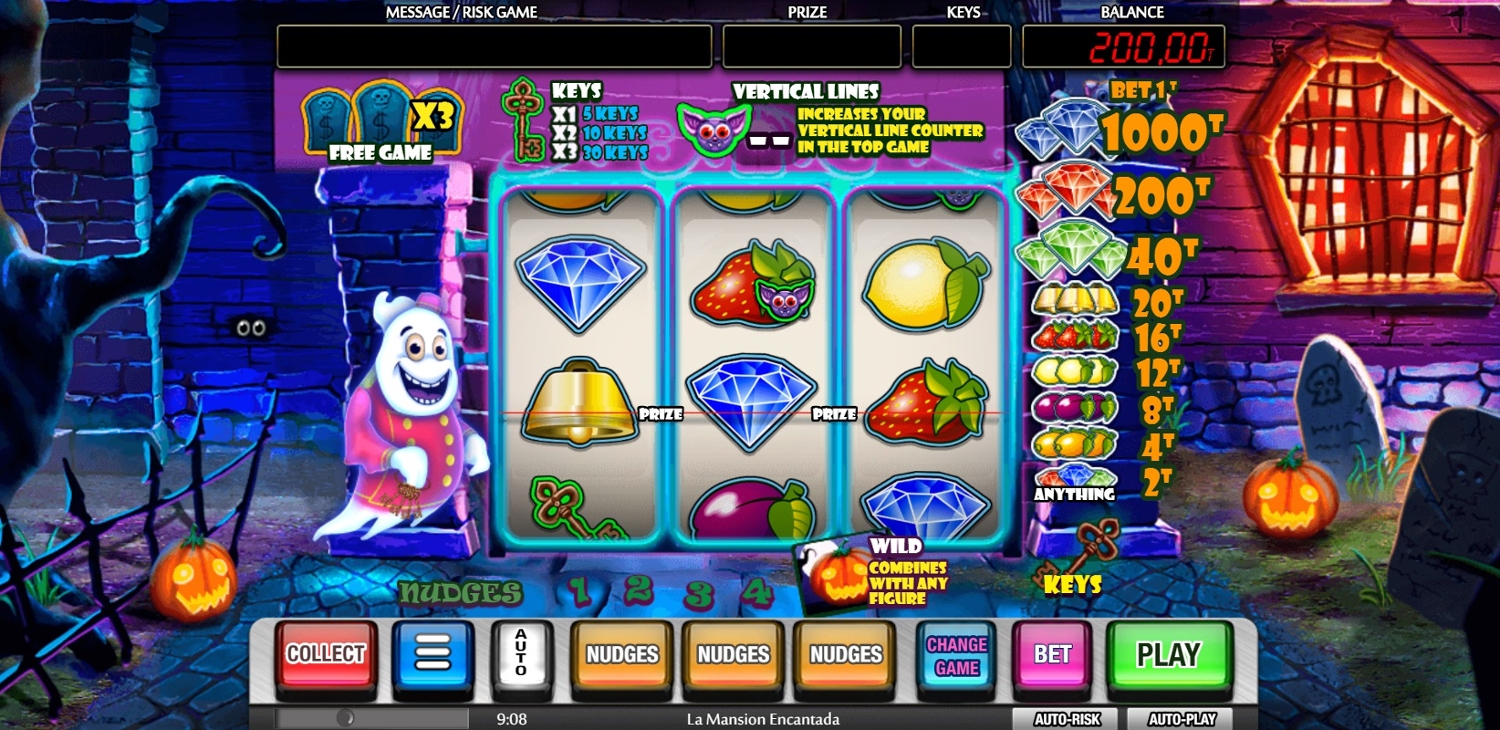Toggle the white AUTO button
The width and height of the screenshot is (1500, 730).
521,653
